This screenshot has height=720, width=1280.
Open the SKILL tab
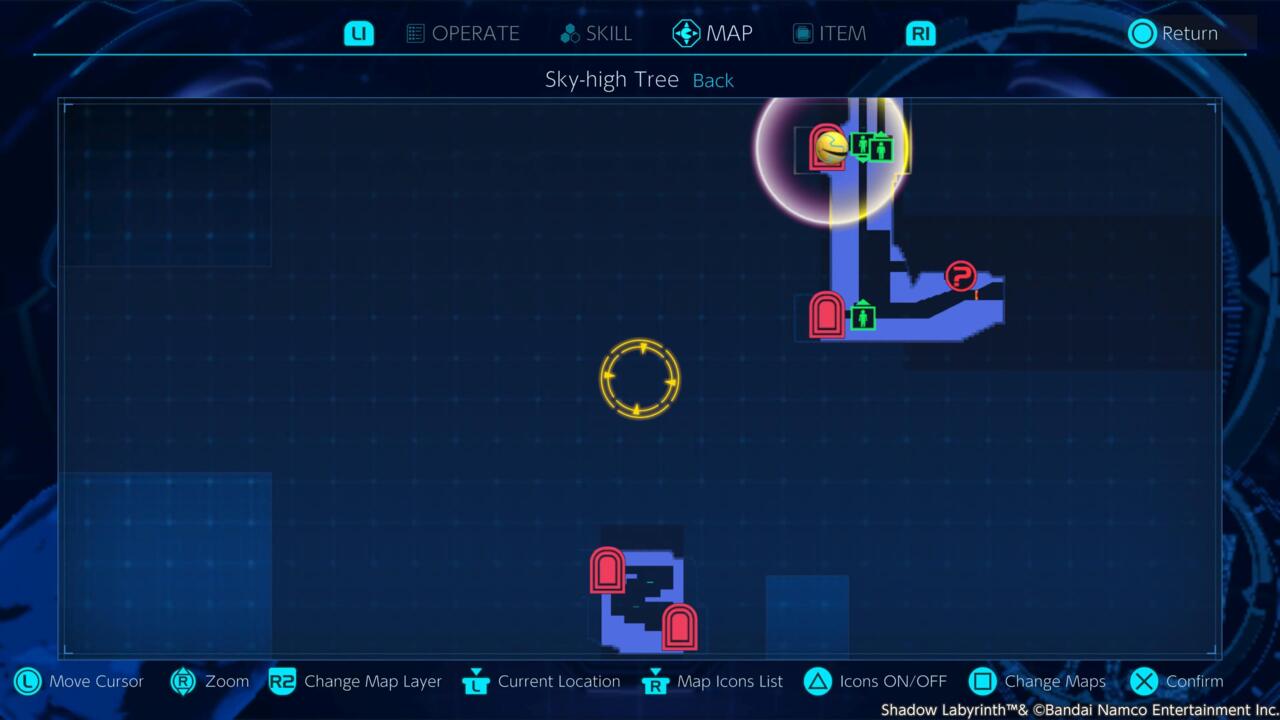coord(596,33)
